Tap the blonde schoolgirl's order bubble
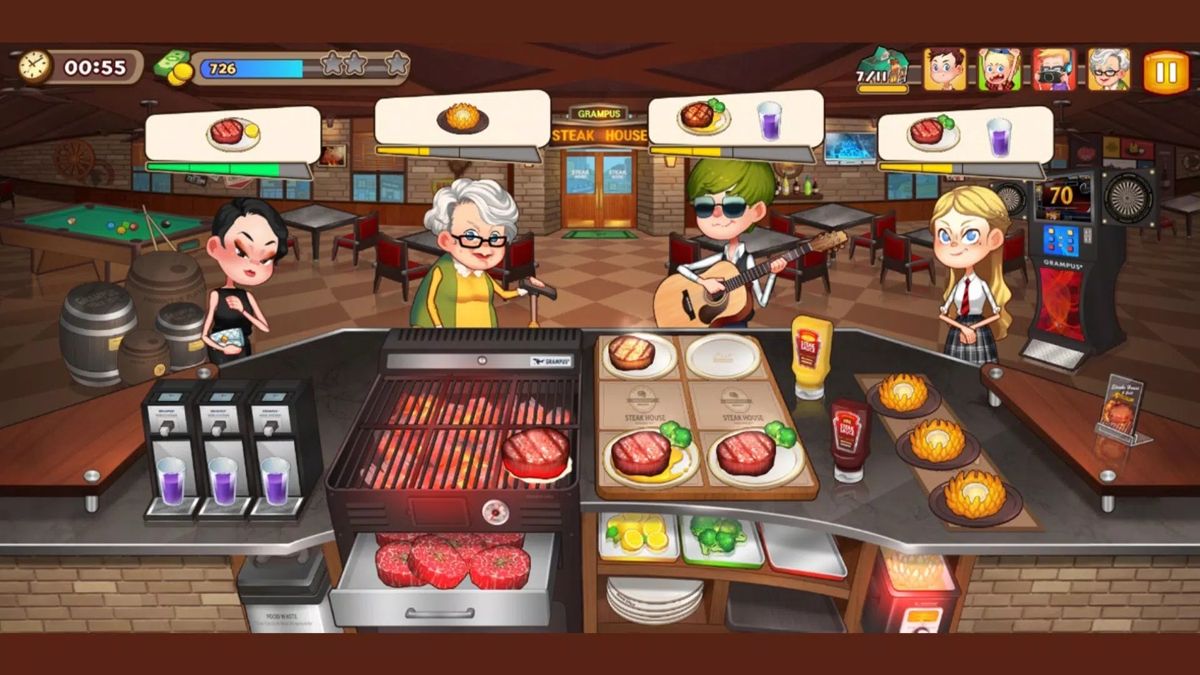The height and width of the screenshot is (675, 1200). coord(964,135)
